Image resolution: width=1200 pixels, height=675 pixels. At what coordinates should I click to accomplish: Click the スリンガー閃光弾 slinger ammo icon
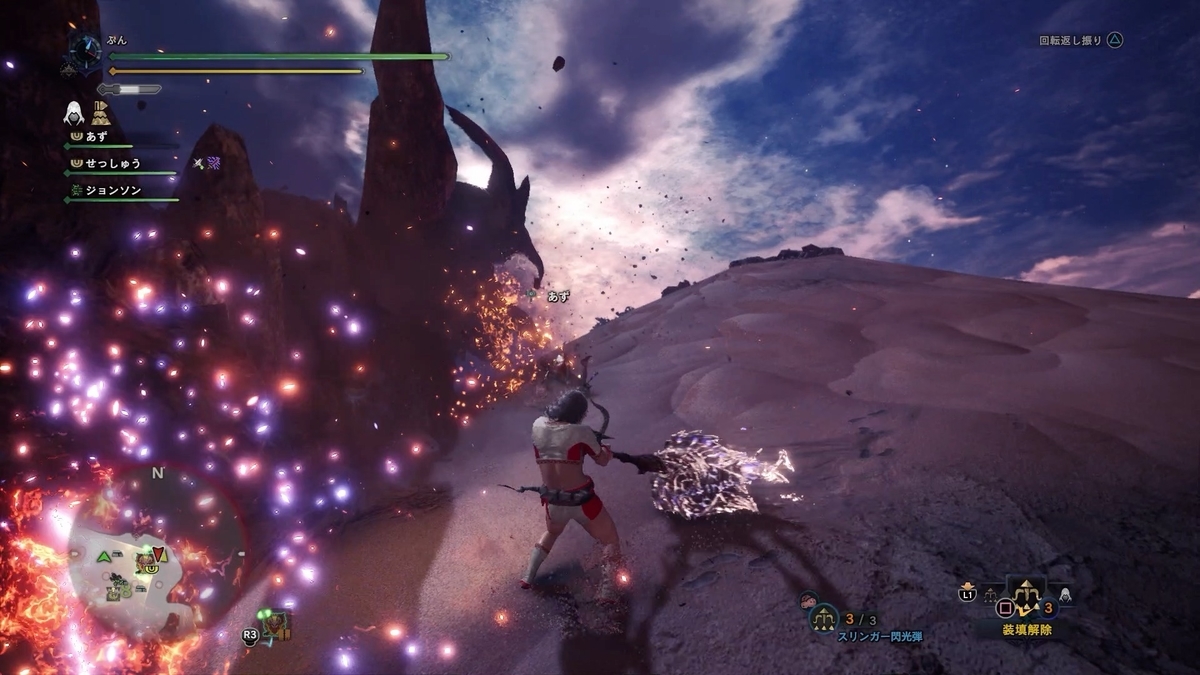824,617
